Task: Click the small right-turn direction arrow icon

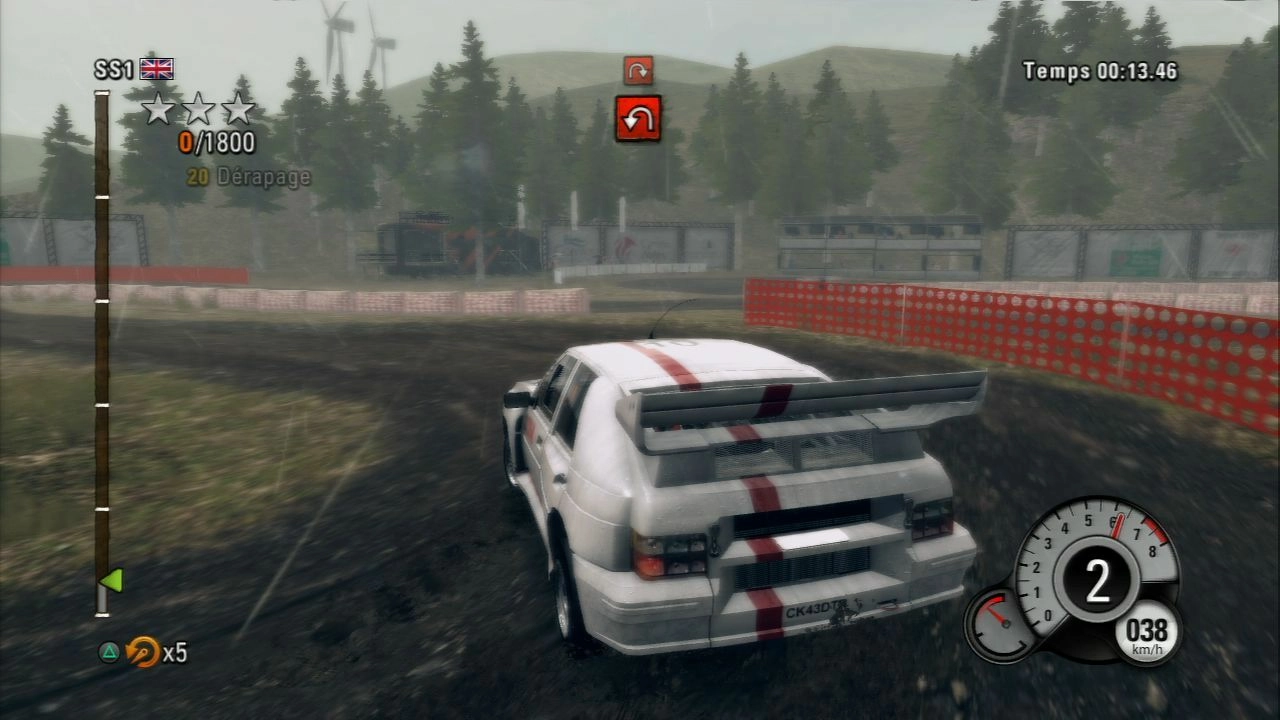Action: (x=640, y=70)
